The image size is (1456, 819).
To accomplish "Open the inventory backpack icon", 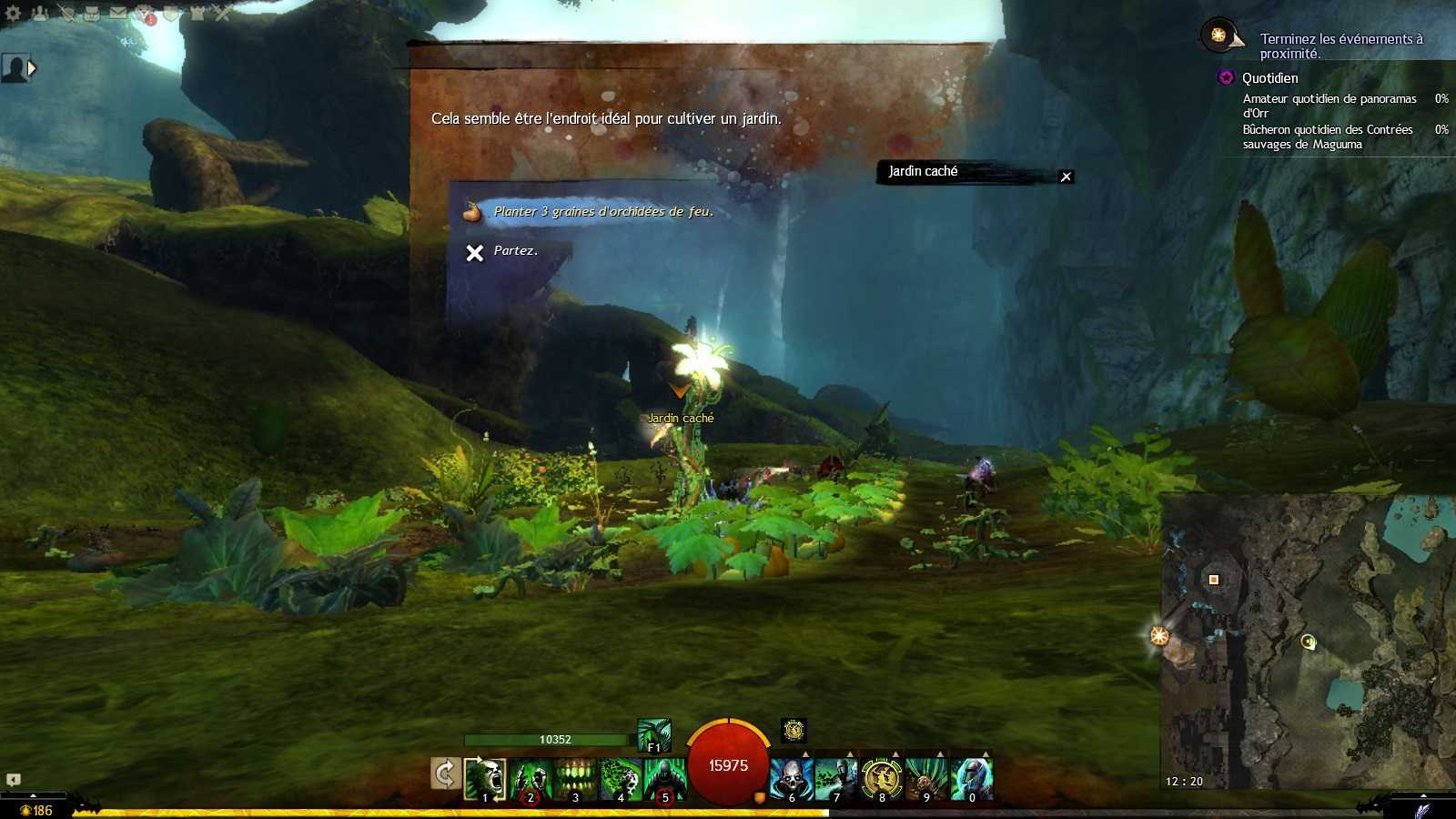I will 92,13.
